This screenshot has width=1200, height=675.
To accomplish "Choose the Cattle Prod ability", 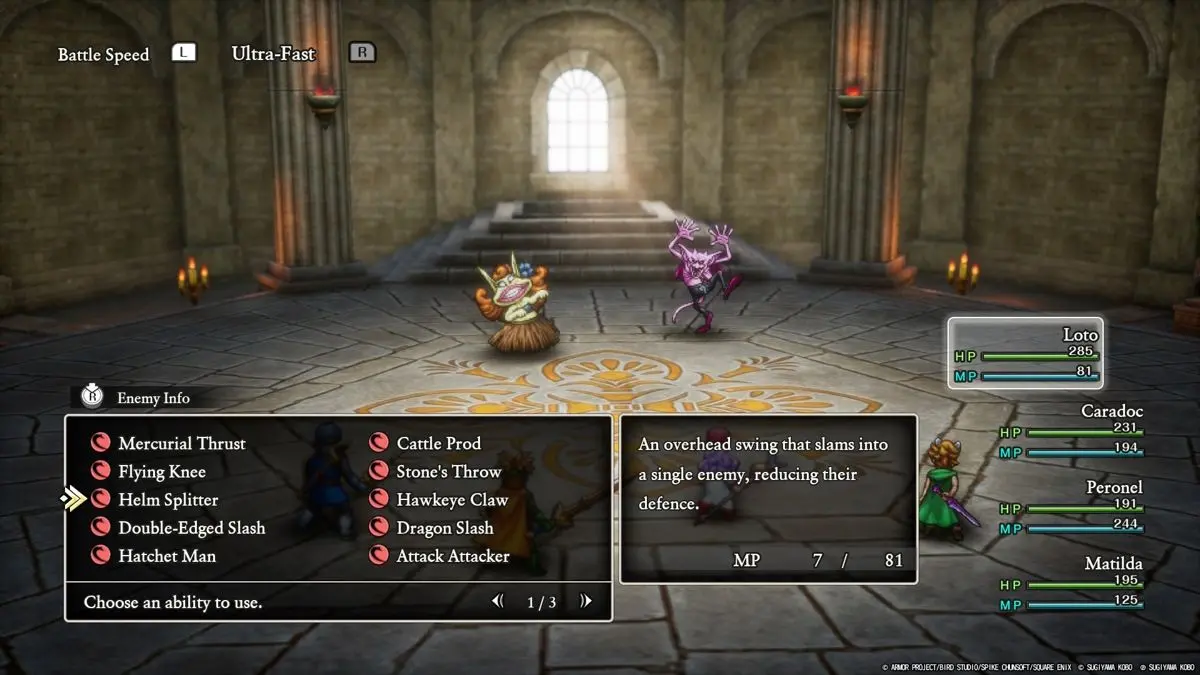I will pyautogui.click(x=438, y=443).
